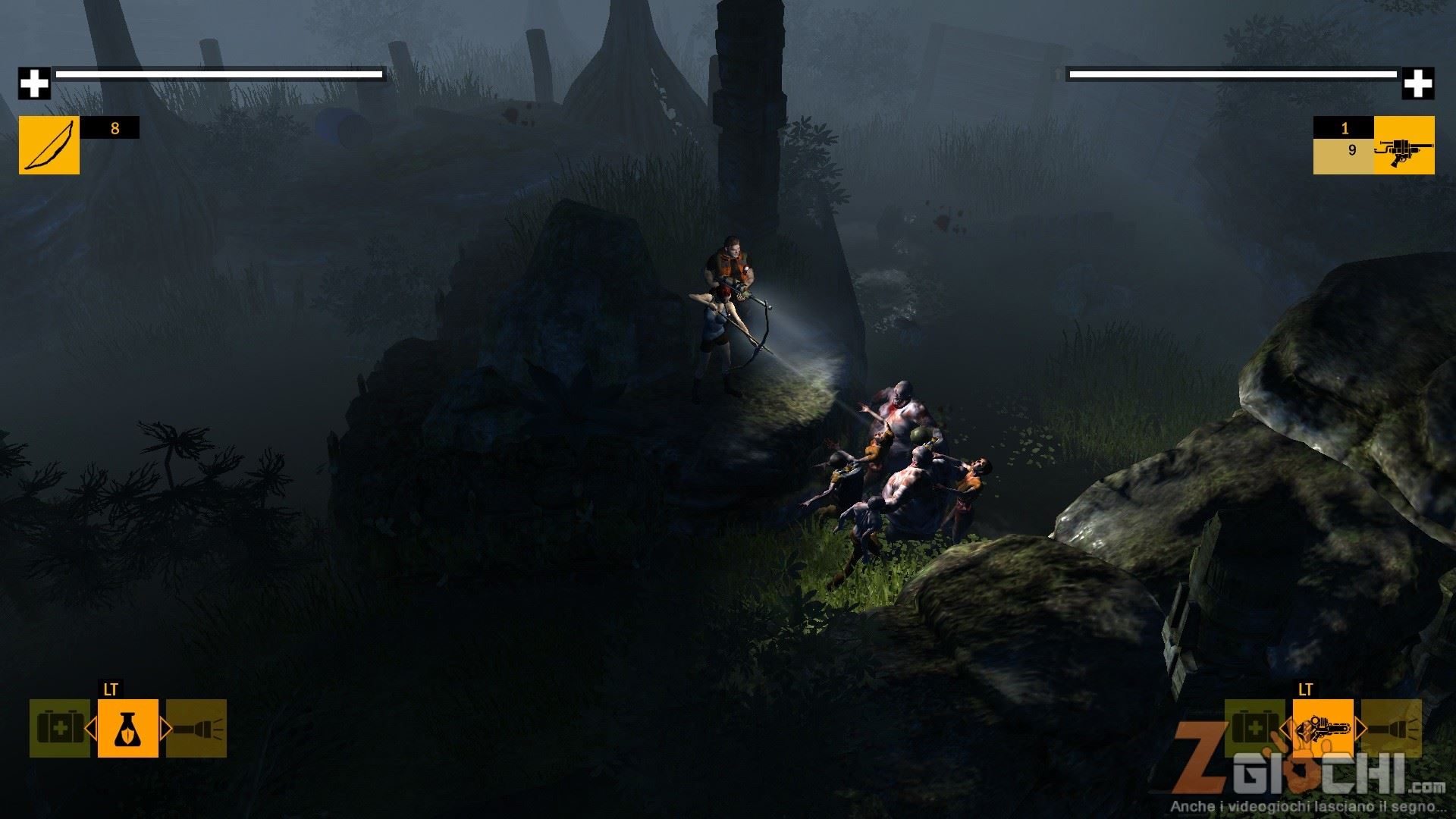Switch to flashlight right of the chainsaw
This screenshot has width=1456, height=819.
point(1392,728)
